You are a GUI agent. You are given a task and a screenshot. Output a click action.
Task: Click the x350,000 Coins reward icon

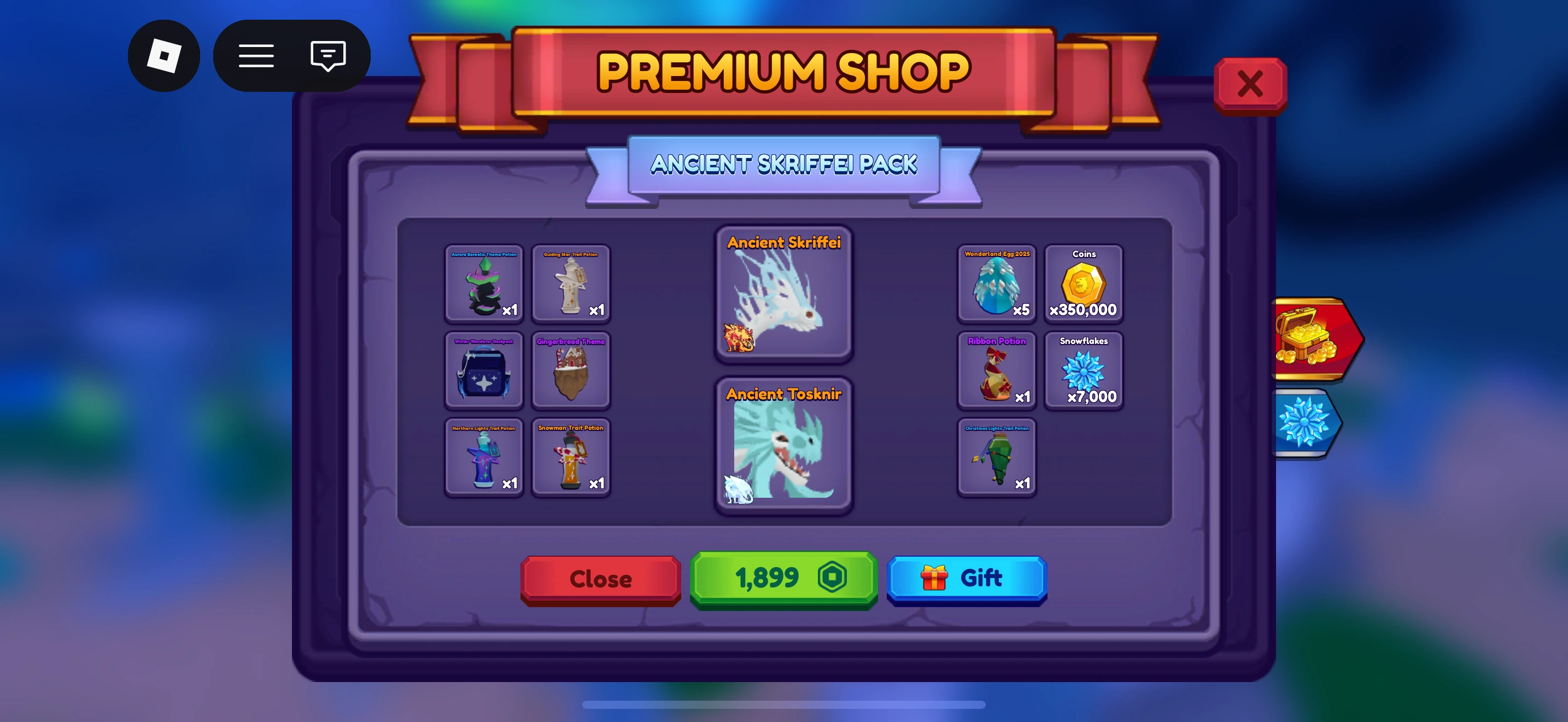pos(1084,284)
